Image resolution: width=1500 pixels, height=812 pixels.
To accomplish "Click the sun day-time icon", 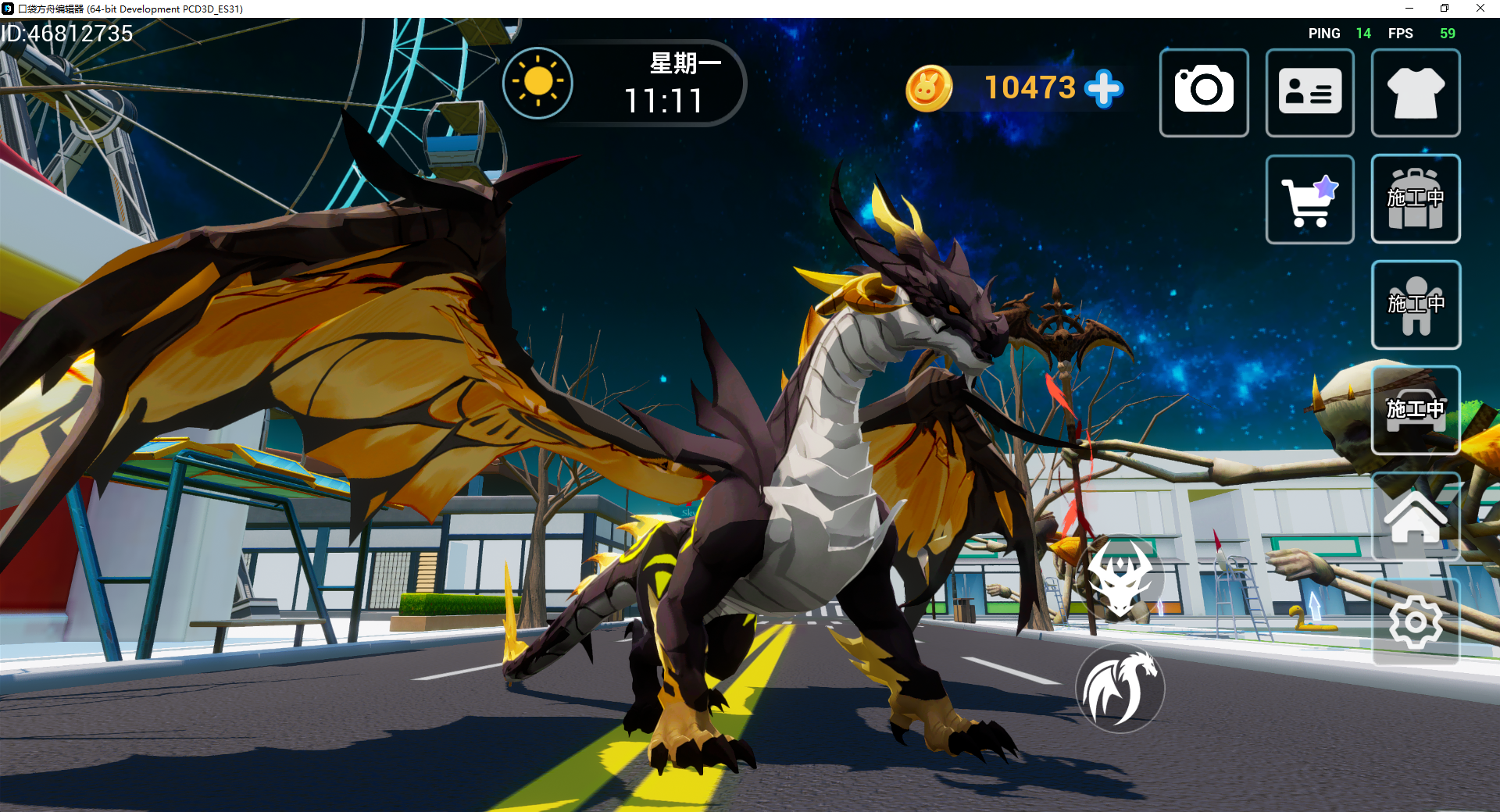I will pos(537,83).
